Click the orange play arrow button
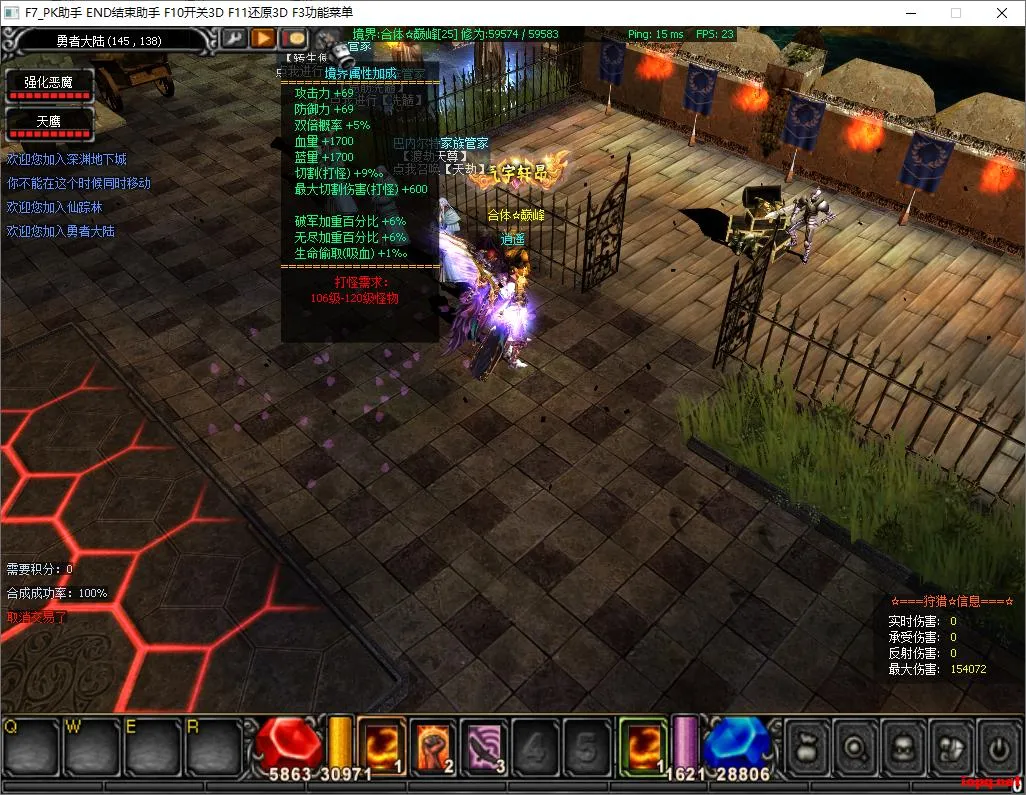Viewport: 1026px width, 795px height. [263, 38]
